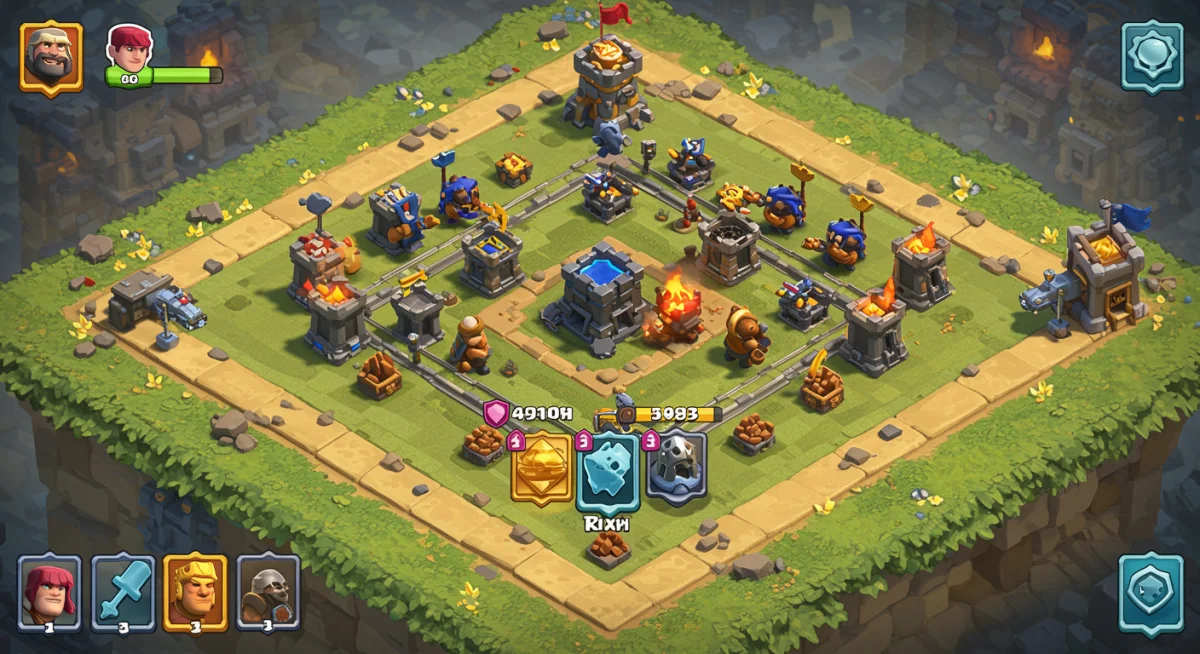Select the blue sword card
Viewport: 1200px width, 654px height.
(x=123, y=592)
